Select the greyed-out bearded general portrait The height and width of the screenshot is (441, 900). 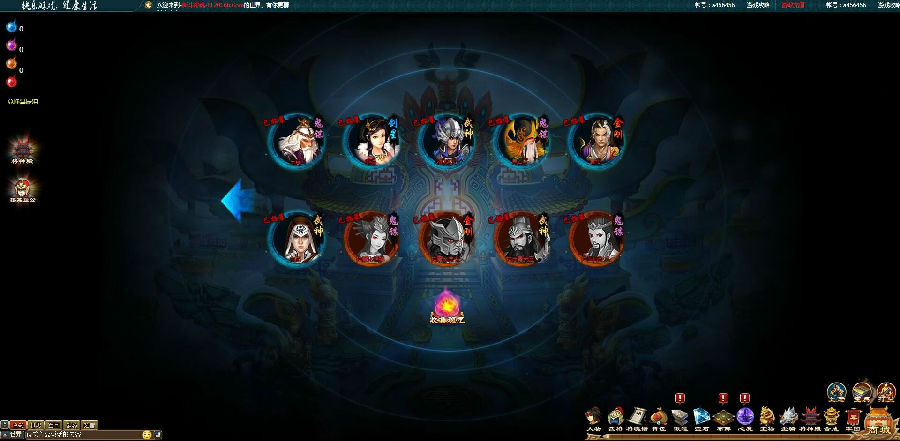tap(521, 240)
